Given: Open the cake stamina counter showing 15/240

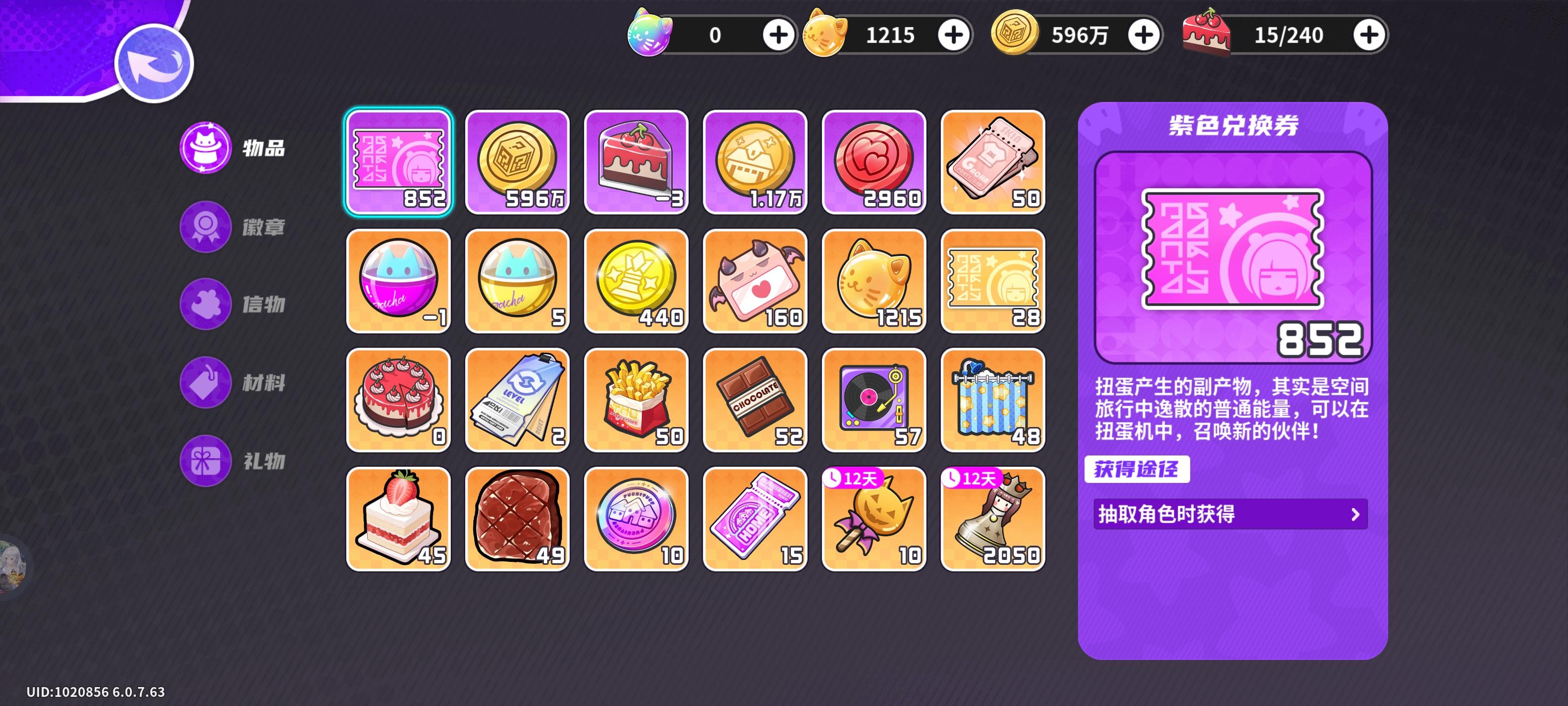Looking at the screenshot, I should click(x=1288, y=35).
